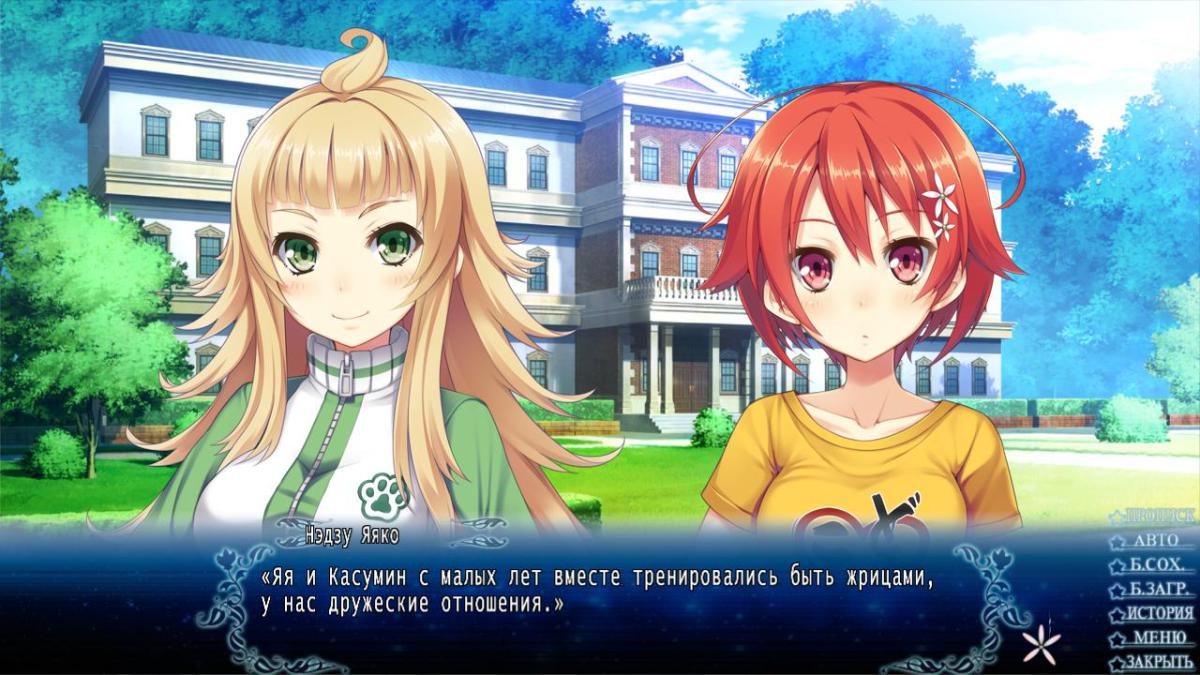Click the ПРОПУСК (skip) button

pos(1157,516)
